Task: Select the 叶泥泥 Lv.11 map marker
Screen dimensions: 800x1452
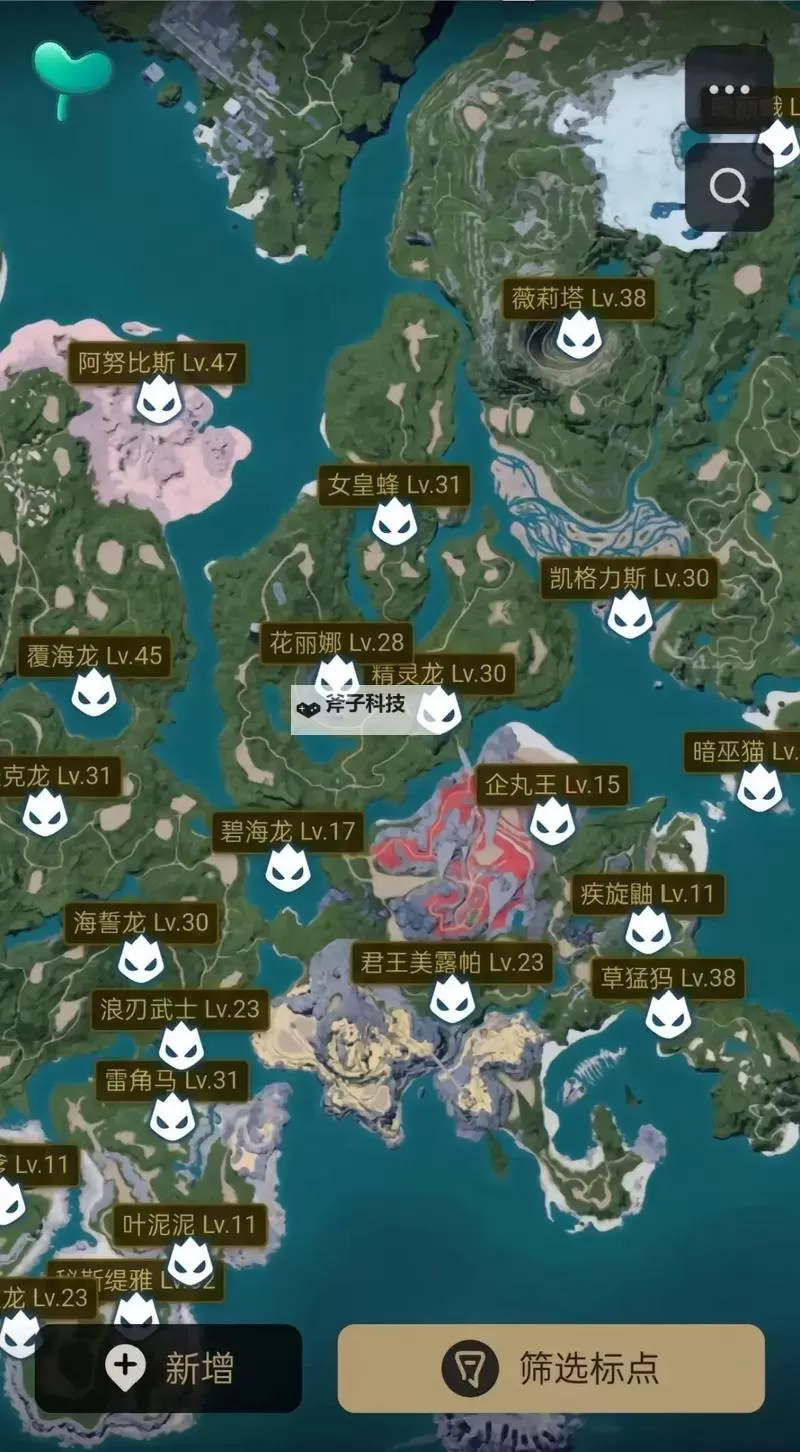Action: tap(190, 1261)
